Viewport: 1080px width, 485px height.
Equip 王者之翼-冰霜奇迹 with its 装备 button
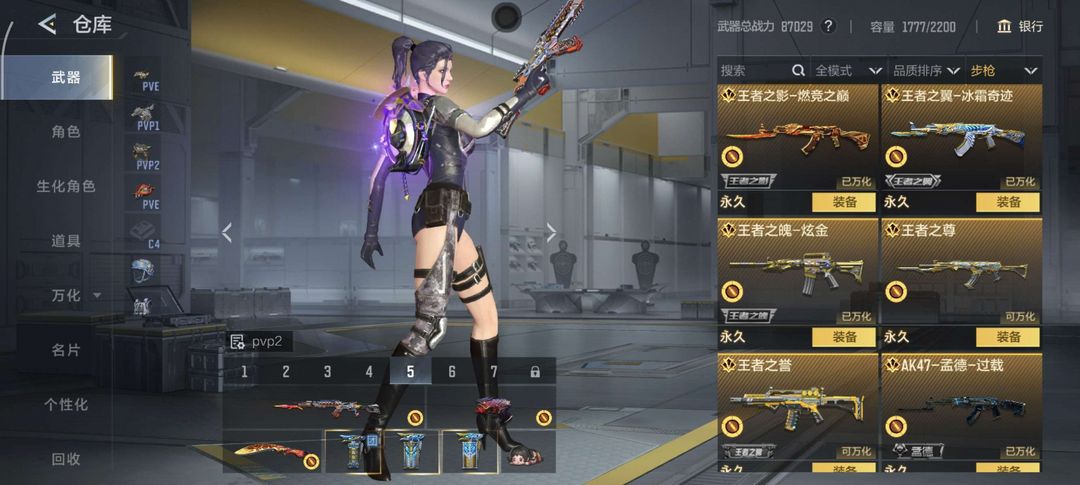[1008, 202]
